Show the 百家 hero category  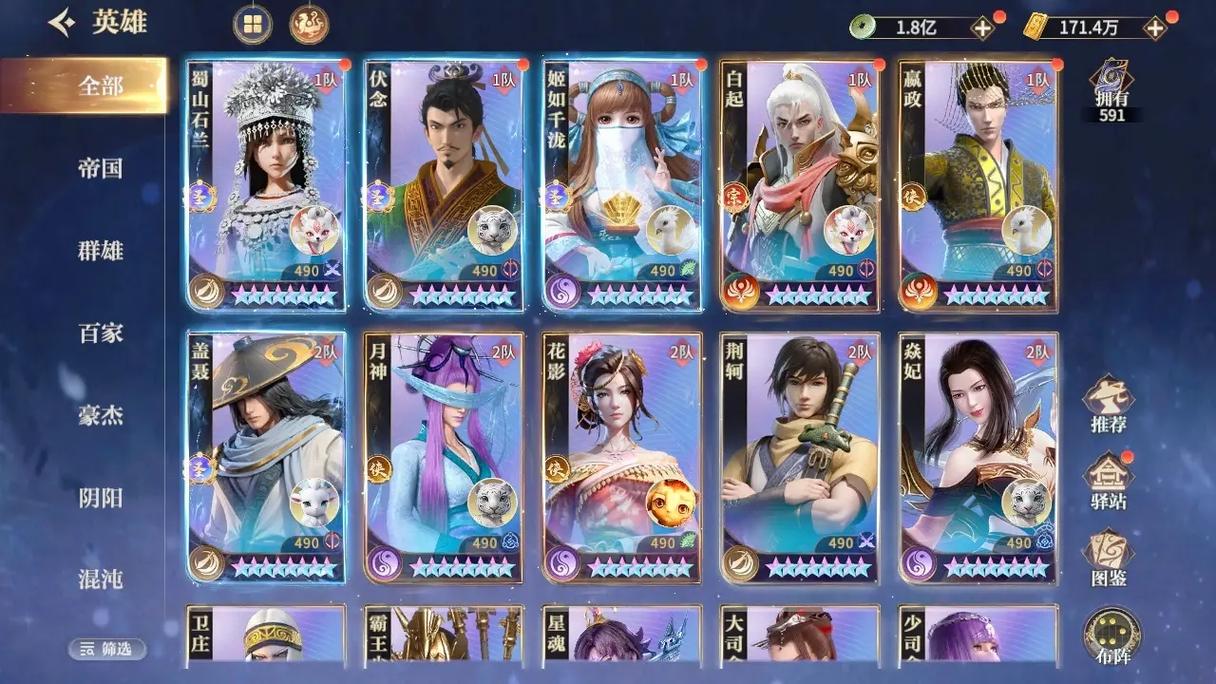100,332
